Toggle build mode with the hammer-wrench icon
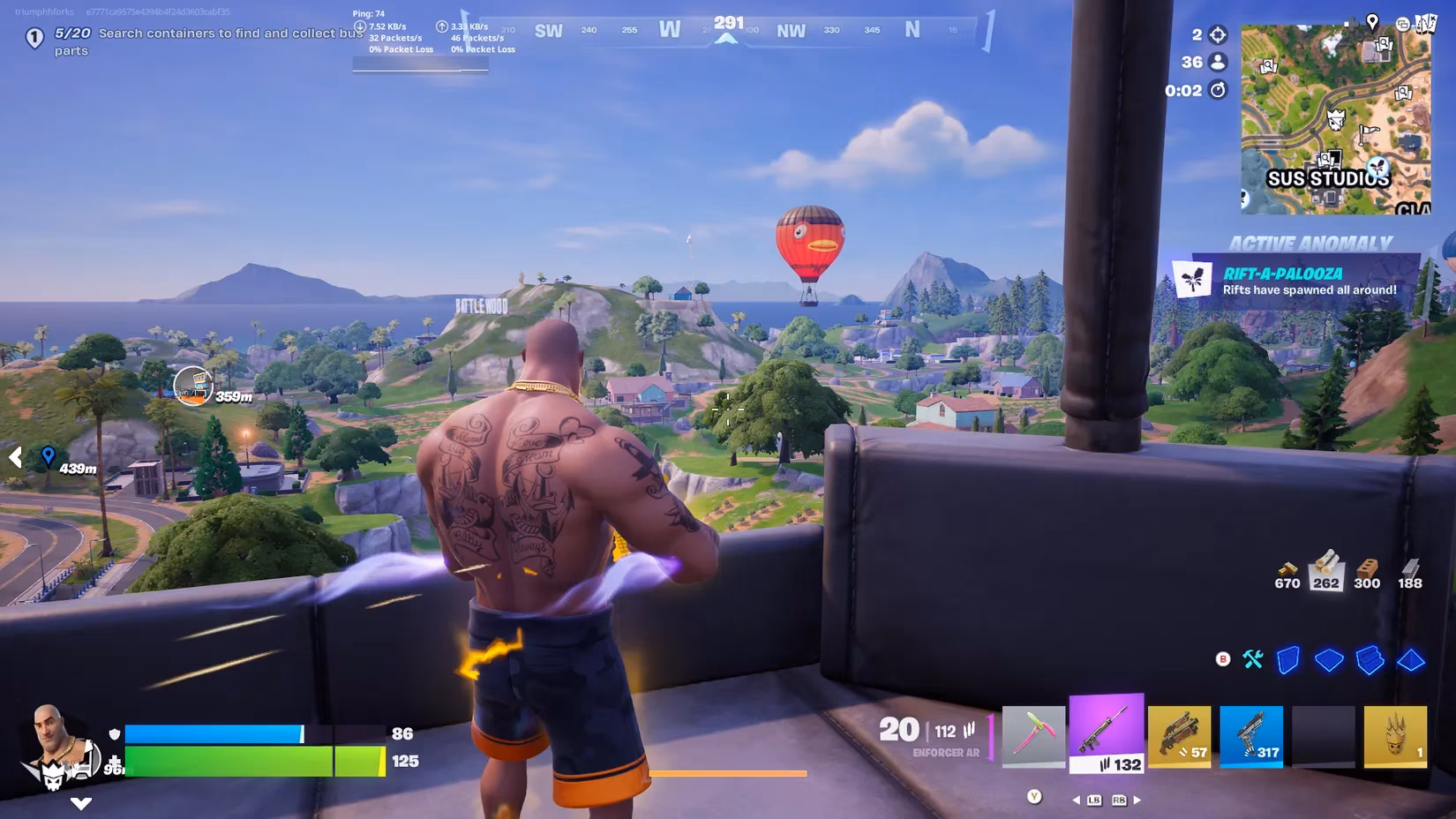 coord(1253,658)
